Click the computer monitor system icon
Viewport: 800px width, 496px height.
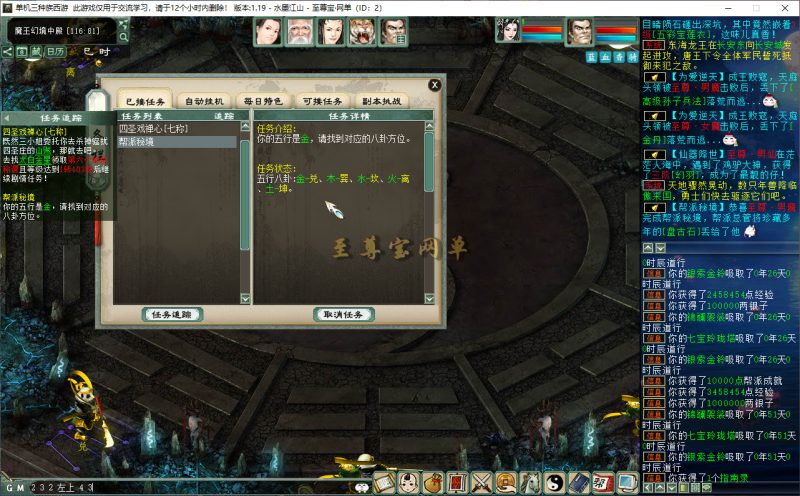[627, 483]
